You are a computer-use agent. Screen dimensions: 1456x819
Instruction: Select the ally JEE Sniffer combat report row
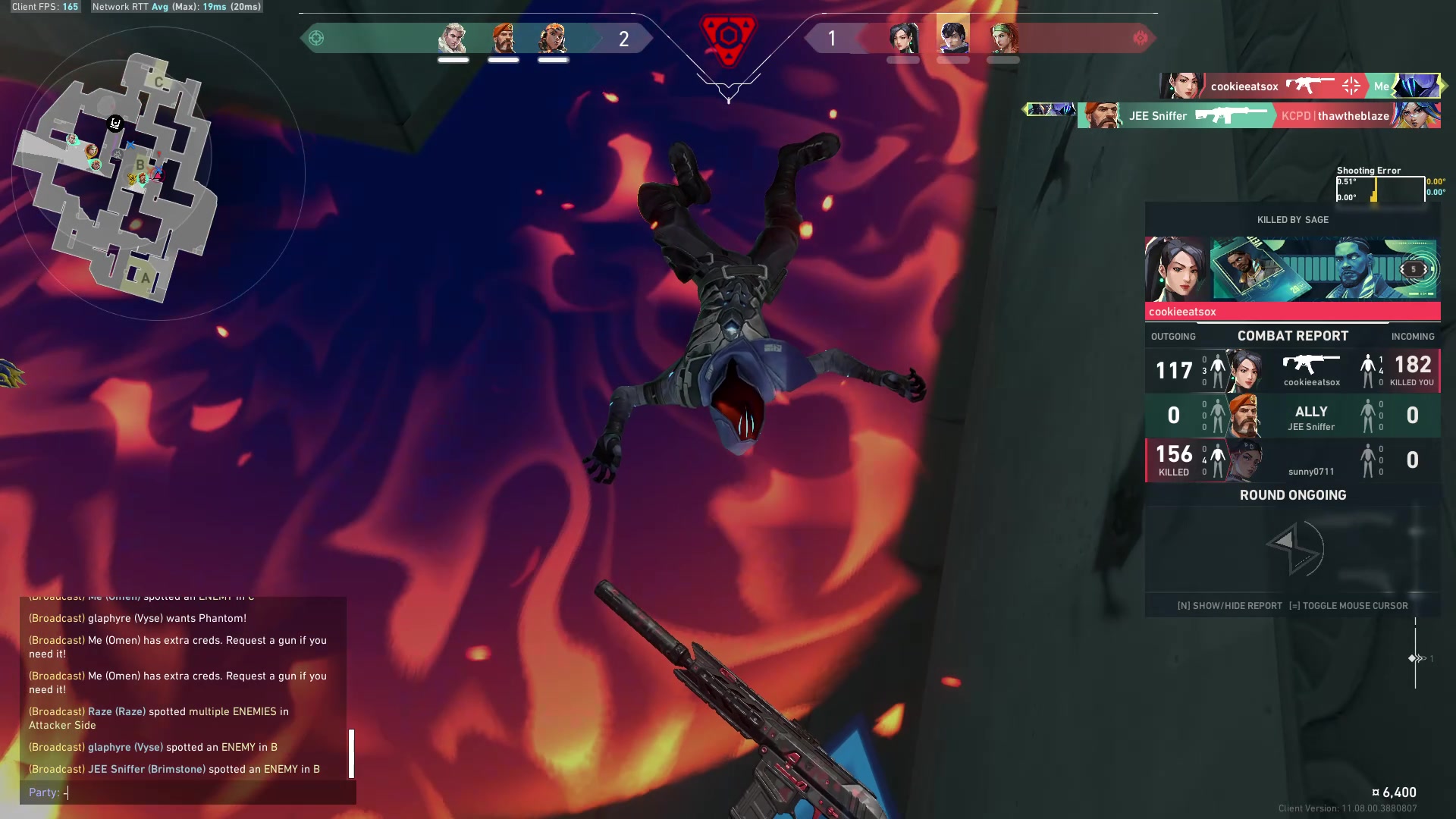[1292, 416]
